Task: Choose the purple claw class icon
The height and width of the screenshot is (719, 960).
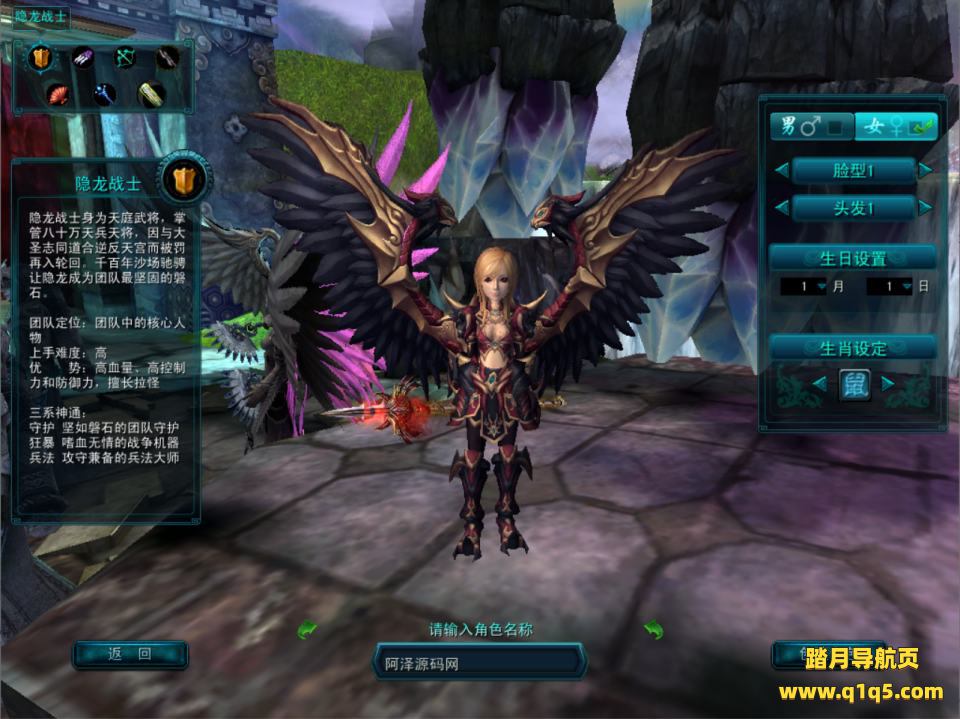Action: [82, 58]
